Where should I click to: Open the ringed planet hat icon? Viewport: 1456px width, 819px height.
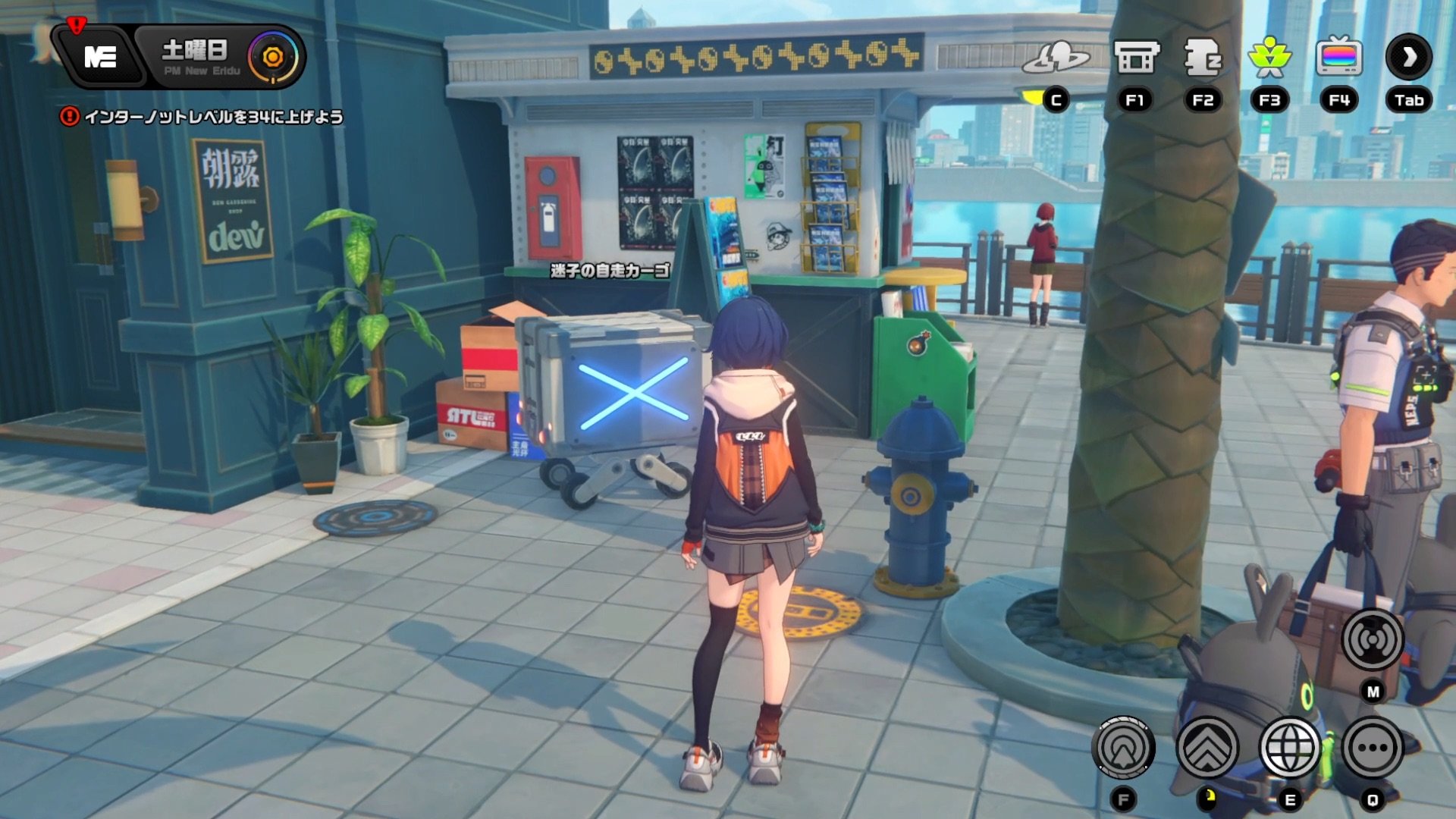click(1055, 58)
